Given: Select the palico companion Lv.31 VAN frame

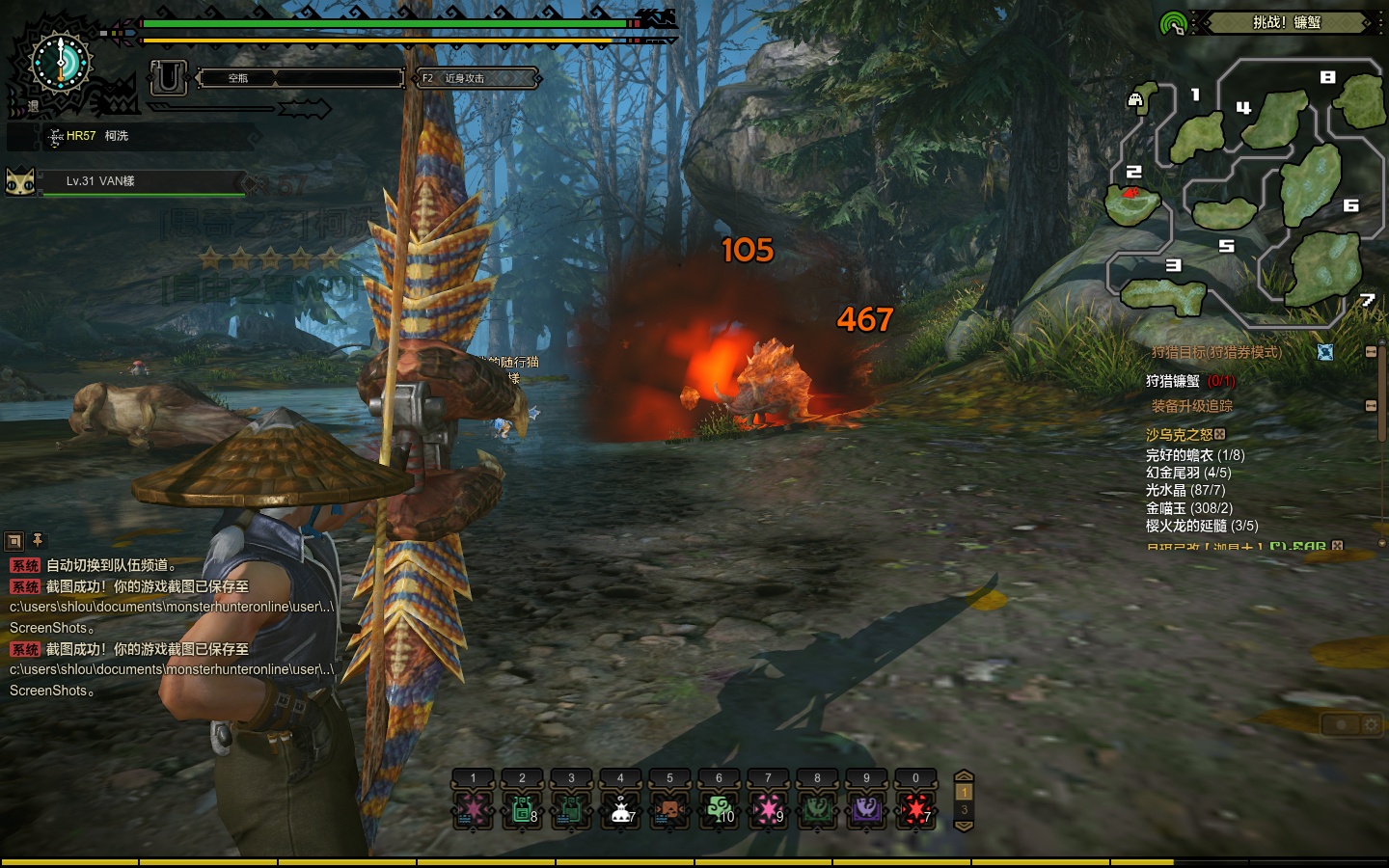Looking at the screenshot, I should [125, 181].
